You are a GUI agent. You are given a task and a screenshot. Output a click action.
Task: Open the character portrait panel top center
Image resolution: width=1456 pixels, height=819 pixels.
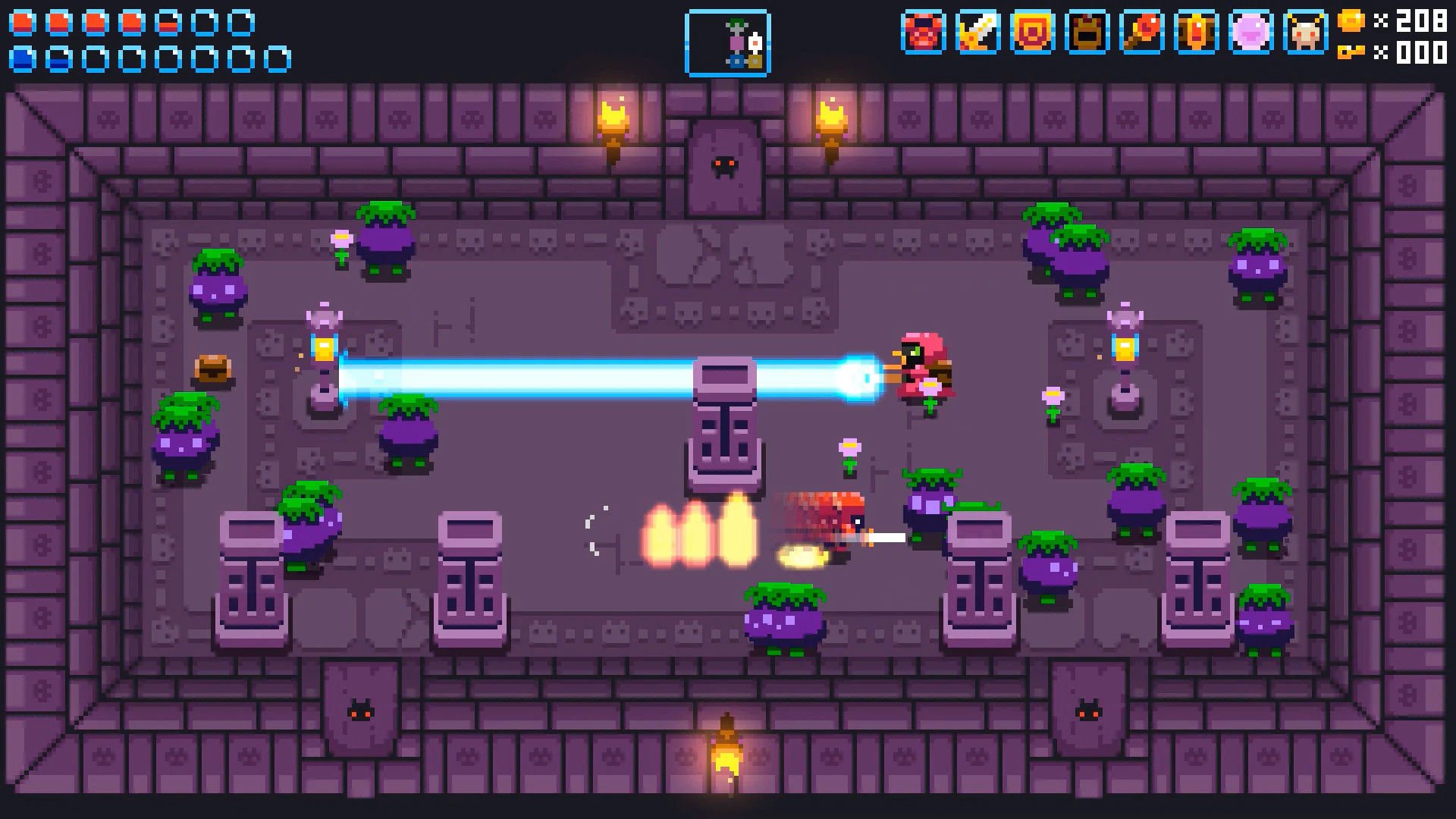coord(727,43)
